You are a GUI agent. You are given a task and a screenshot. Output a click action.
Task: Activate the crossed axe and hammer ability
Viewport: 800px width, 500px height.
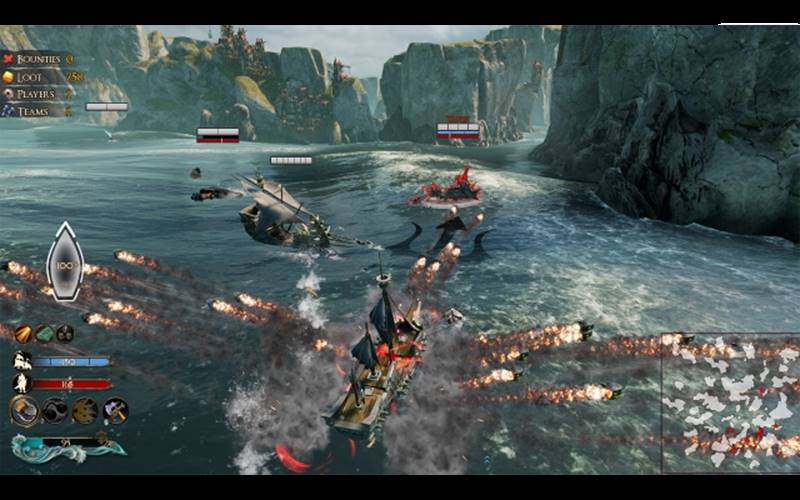[x=116, y=410]
